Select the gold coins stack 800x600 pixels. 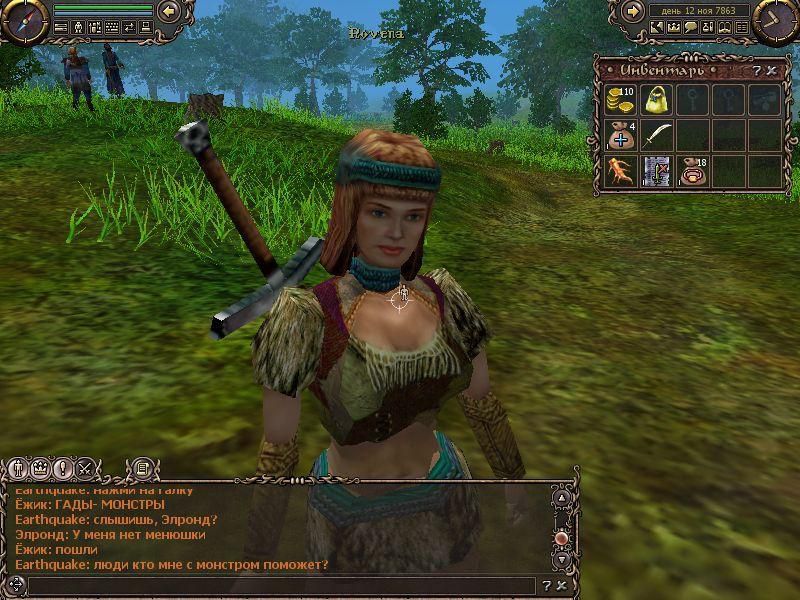click(621, 100)
